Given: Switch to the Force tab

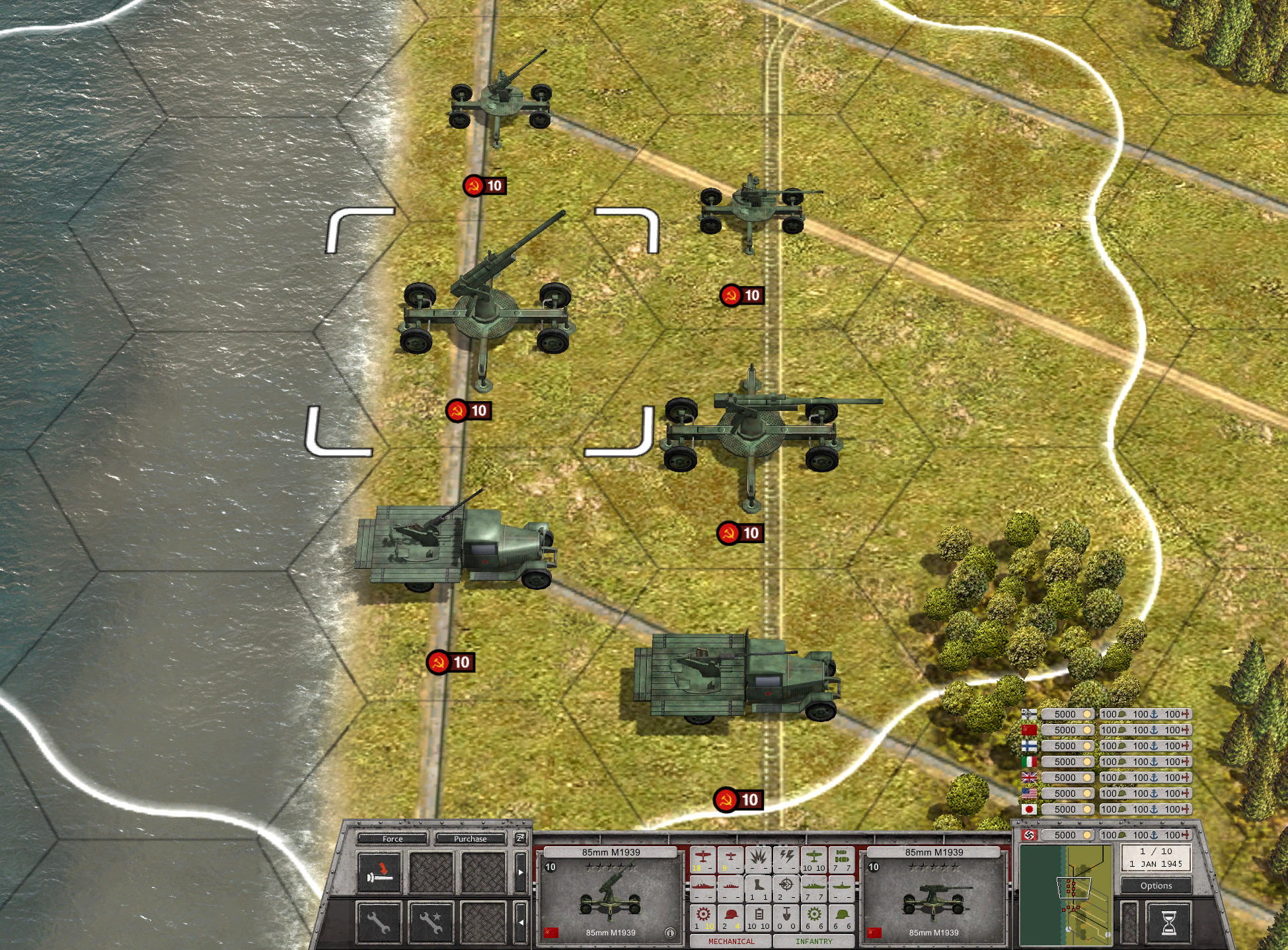Looking at the screenshot, I should pyautogui.click(x=393, y=839).
